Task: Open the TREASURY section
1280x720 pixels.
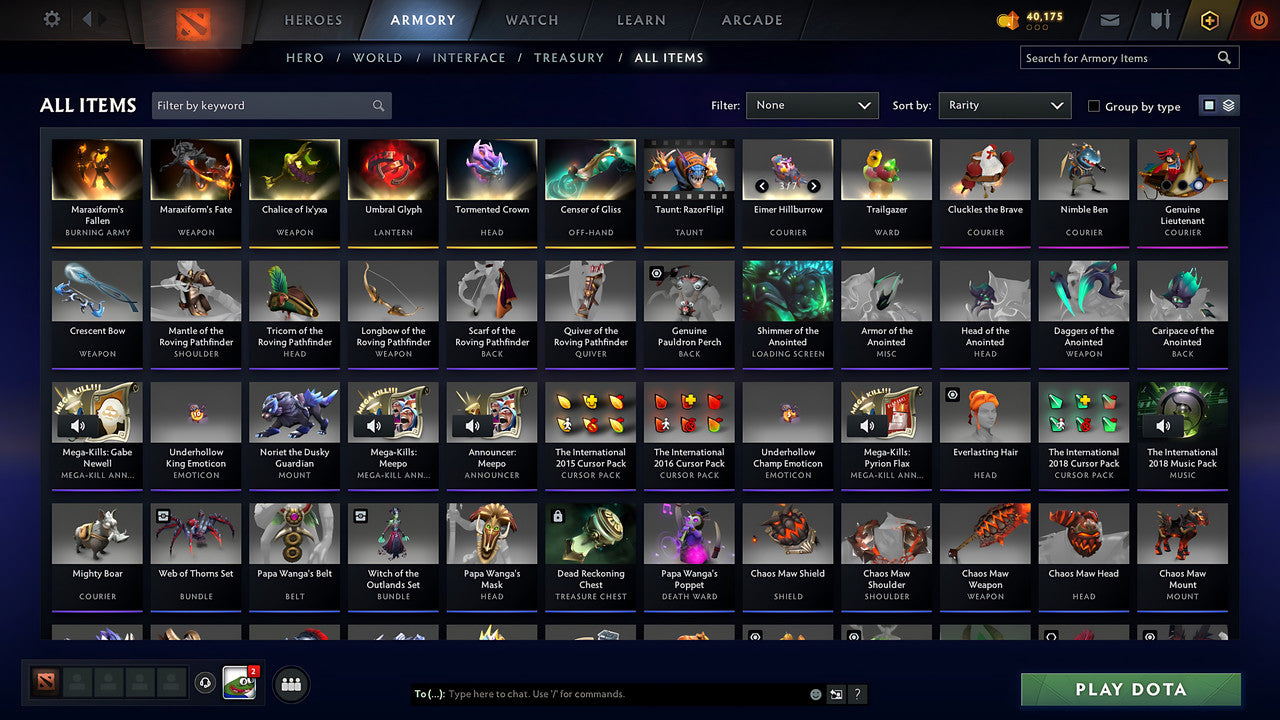Action: (x=569, y=57)
